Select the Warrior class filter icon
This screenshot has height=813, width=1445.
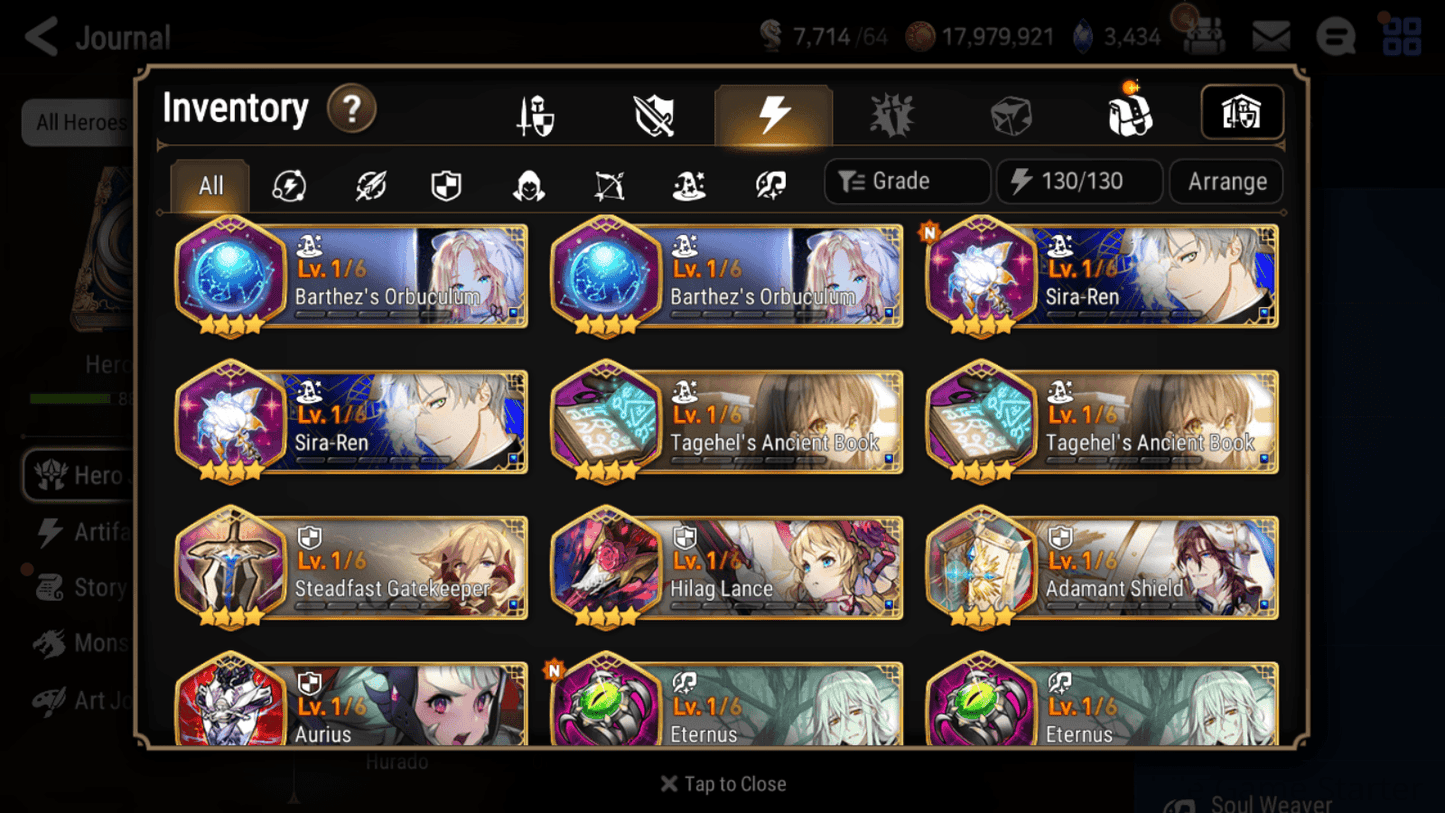[x=369, y=181]
